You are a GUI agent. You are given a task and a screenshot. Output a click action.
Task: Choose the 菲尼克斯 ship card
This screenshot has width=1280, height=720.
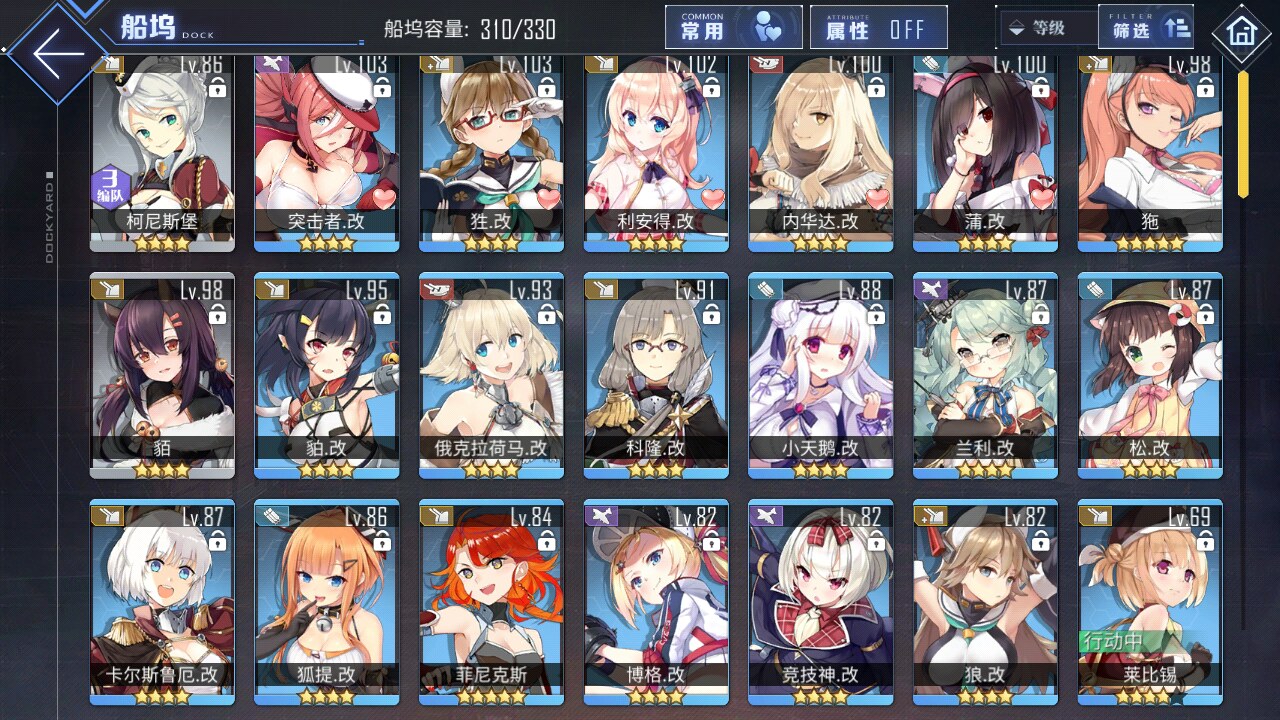coord(491,600)
